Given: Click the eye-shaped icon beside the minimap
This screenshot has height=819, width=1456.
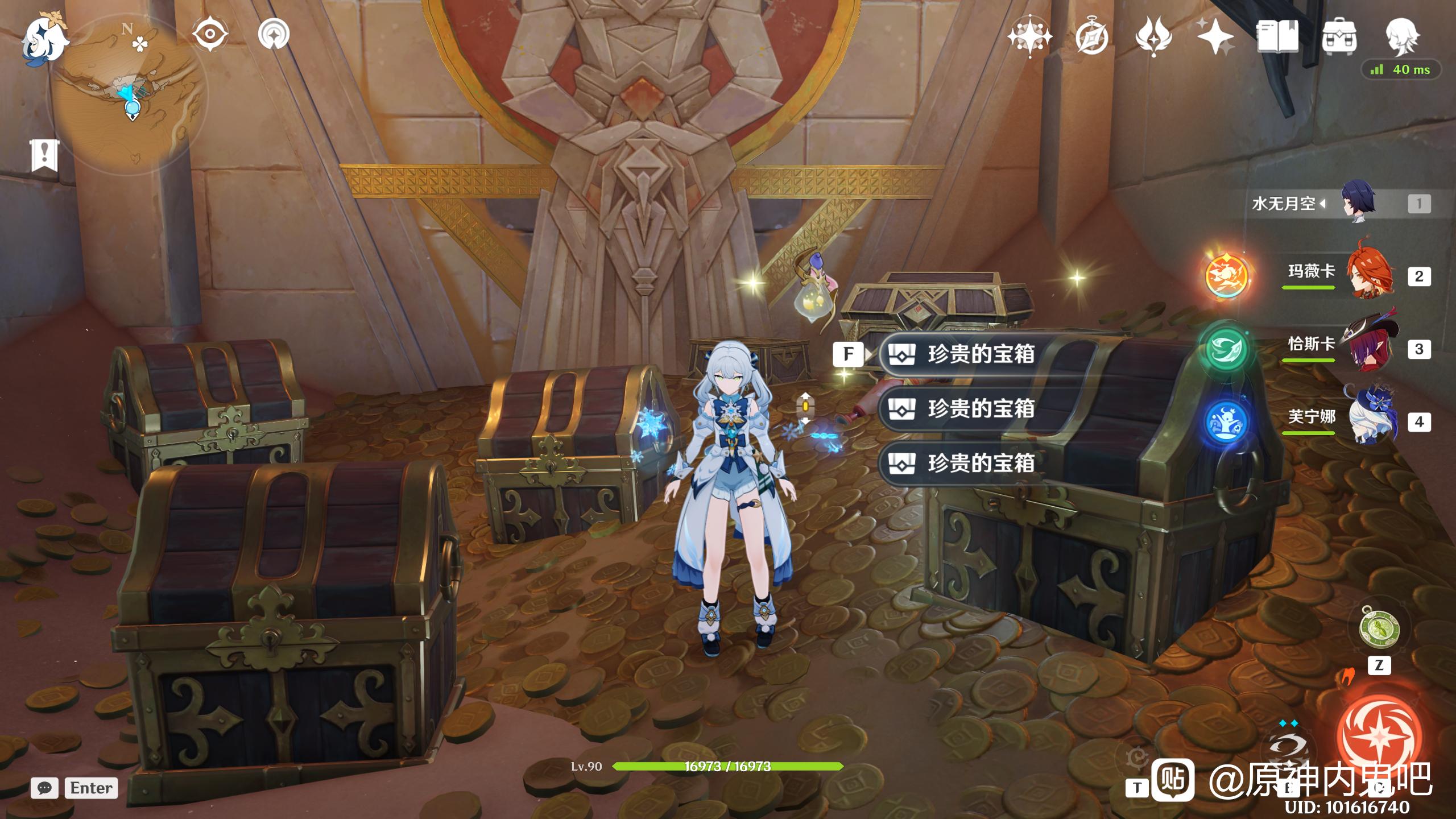Looking at the screenshot, I should [x=210, y=34].
